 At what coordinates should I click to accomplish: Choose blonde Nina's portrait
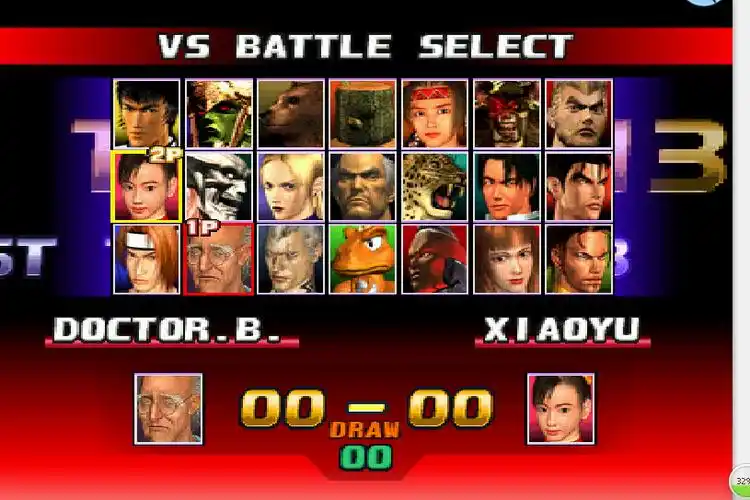[x=291, y=186]
